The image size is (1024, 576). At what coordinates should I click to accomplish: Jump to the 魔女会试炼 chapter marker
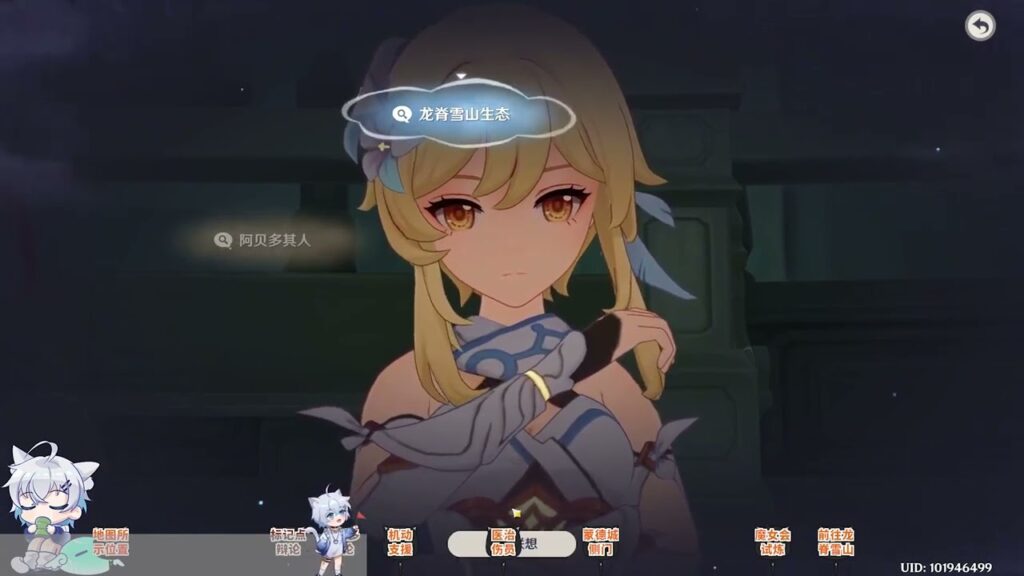(772, 542)
